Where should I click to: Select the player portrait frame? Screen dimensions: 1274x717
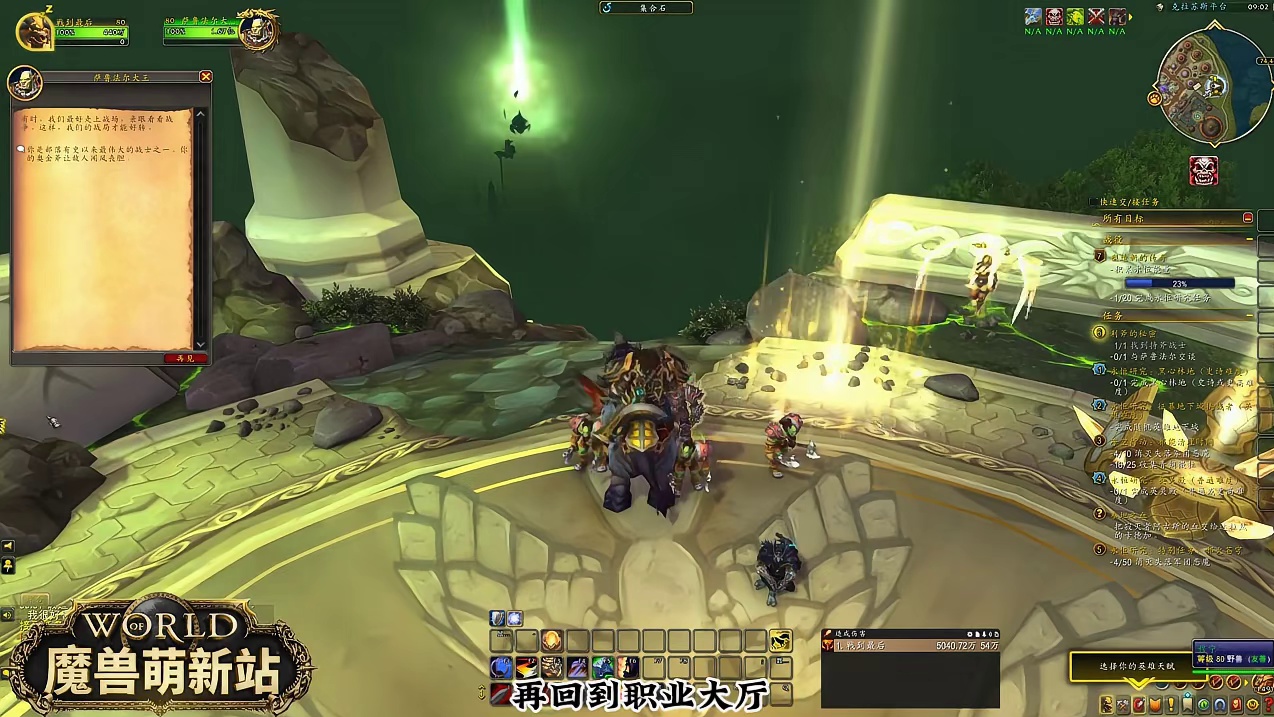pos(32,30)
